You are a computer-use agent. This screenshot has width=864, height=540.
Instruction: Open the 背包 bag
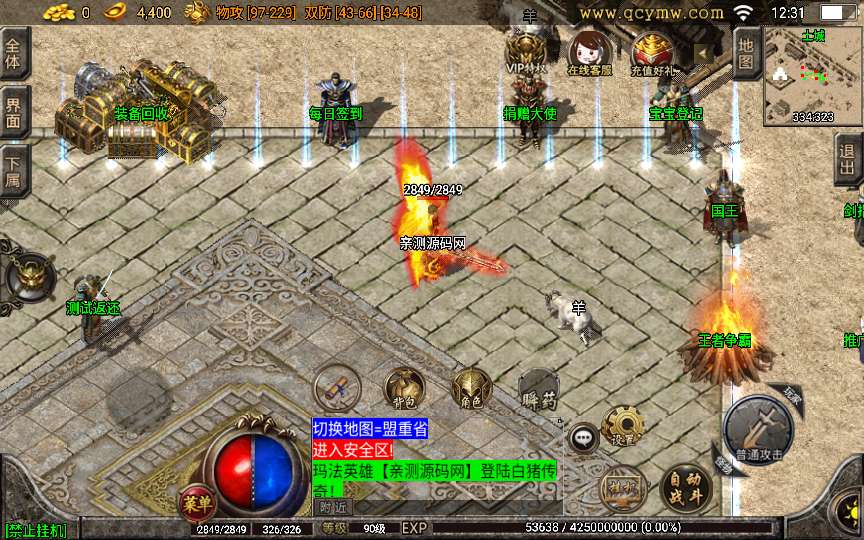[x=405, y=388]
